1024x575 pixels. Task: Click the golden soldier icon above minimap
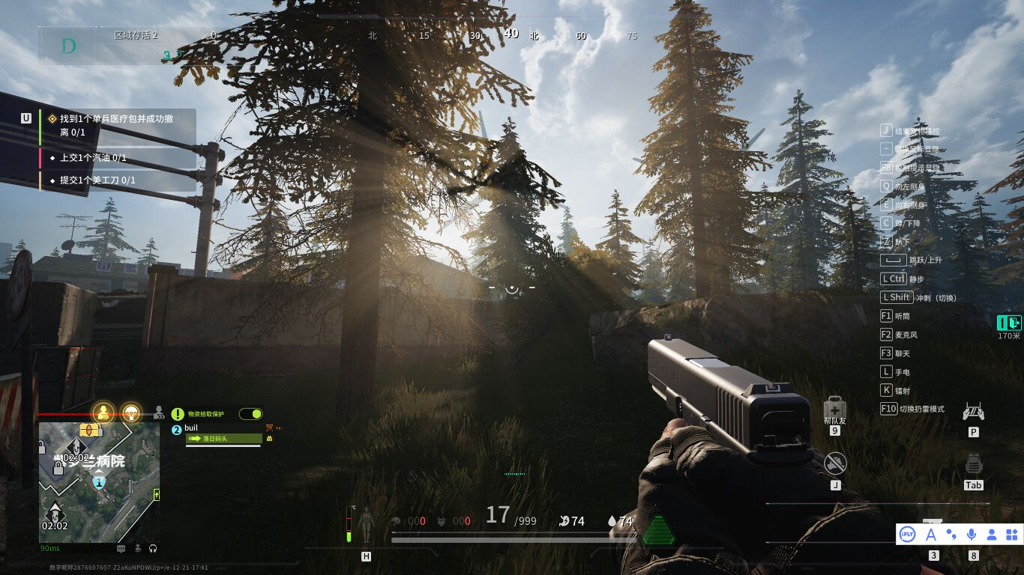click(103, 412)
